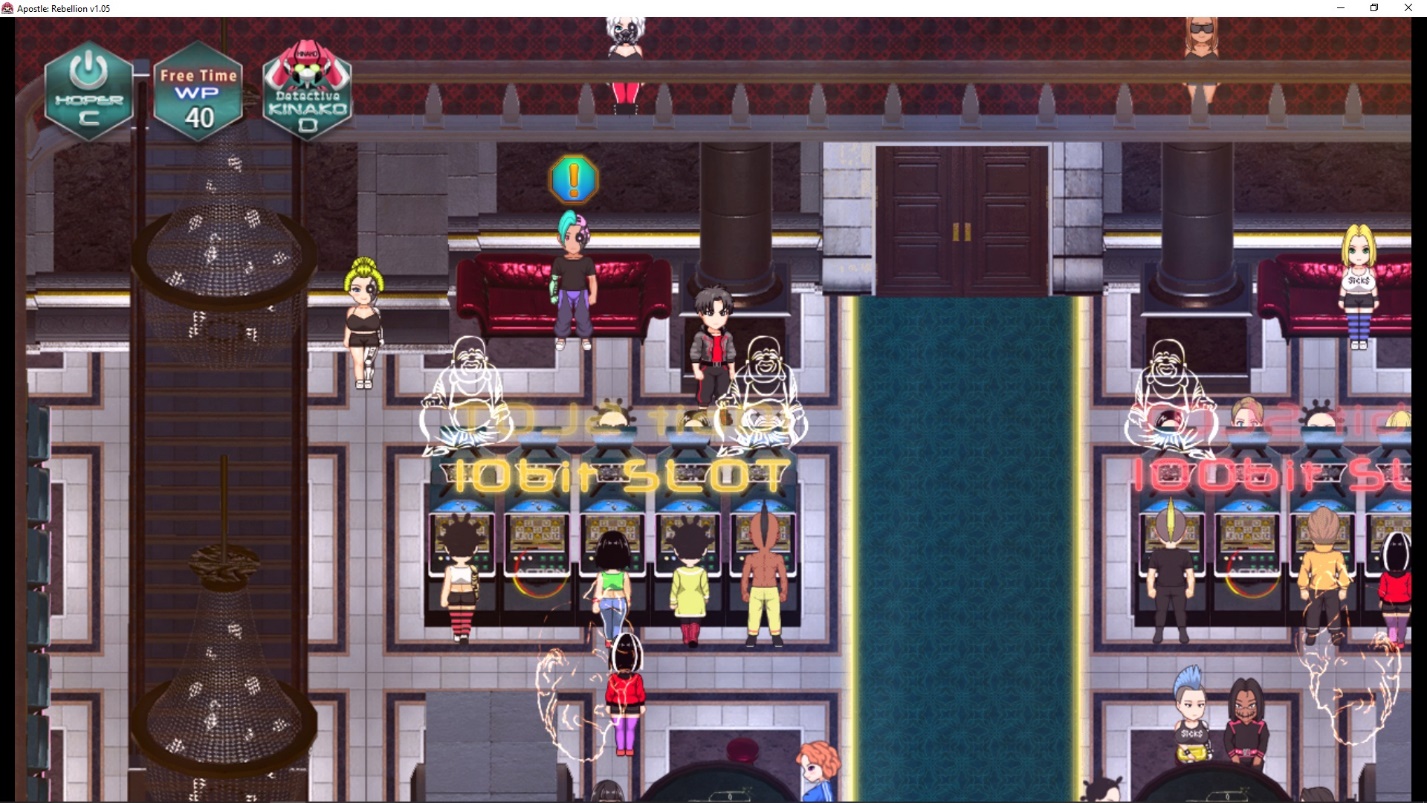Open the HOPER power menu hexagon
This screenshot has height=803, width=1427.
(89, 91)
